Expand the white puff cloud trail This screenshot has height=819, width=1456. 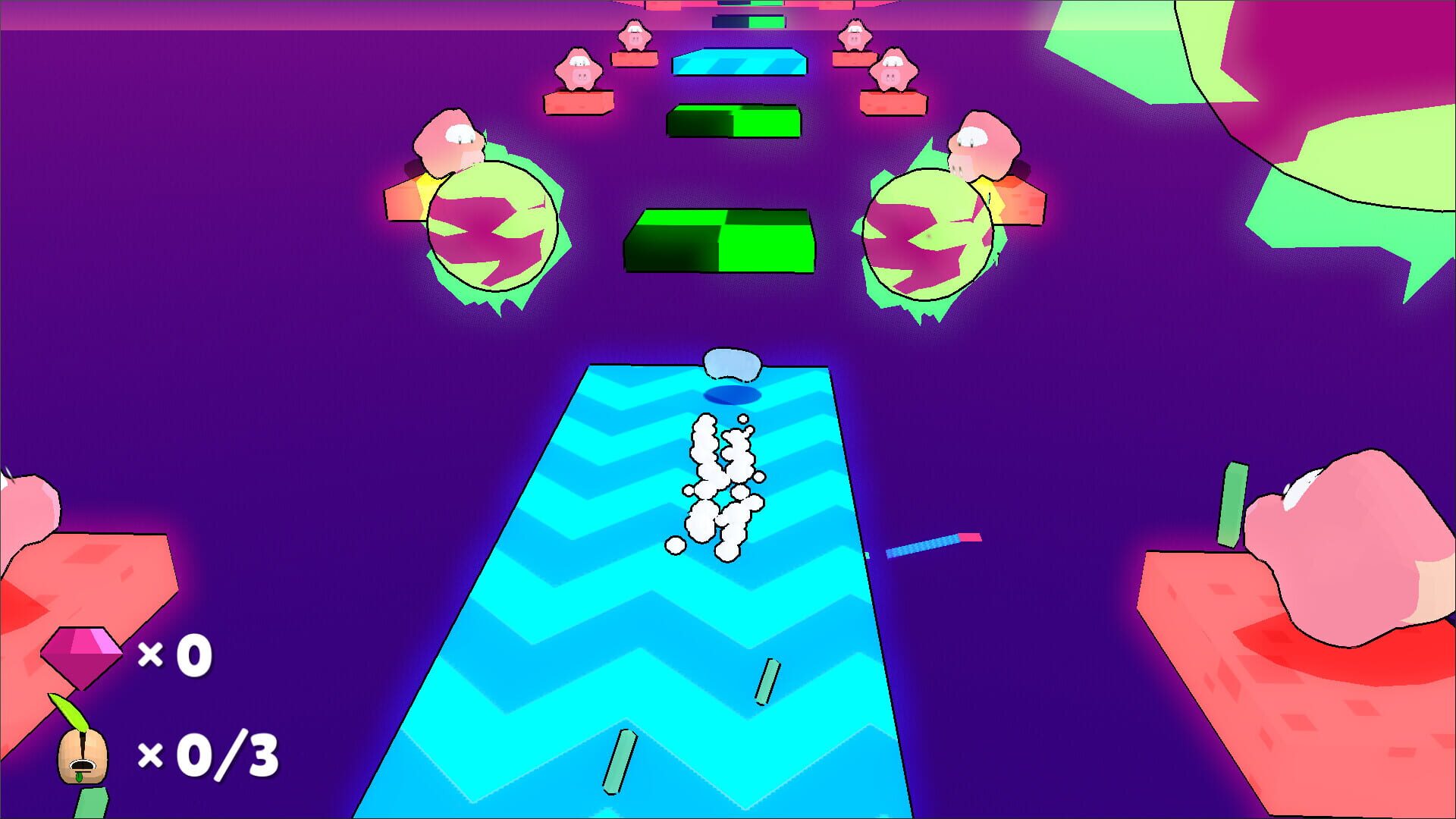(720, 485)
